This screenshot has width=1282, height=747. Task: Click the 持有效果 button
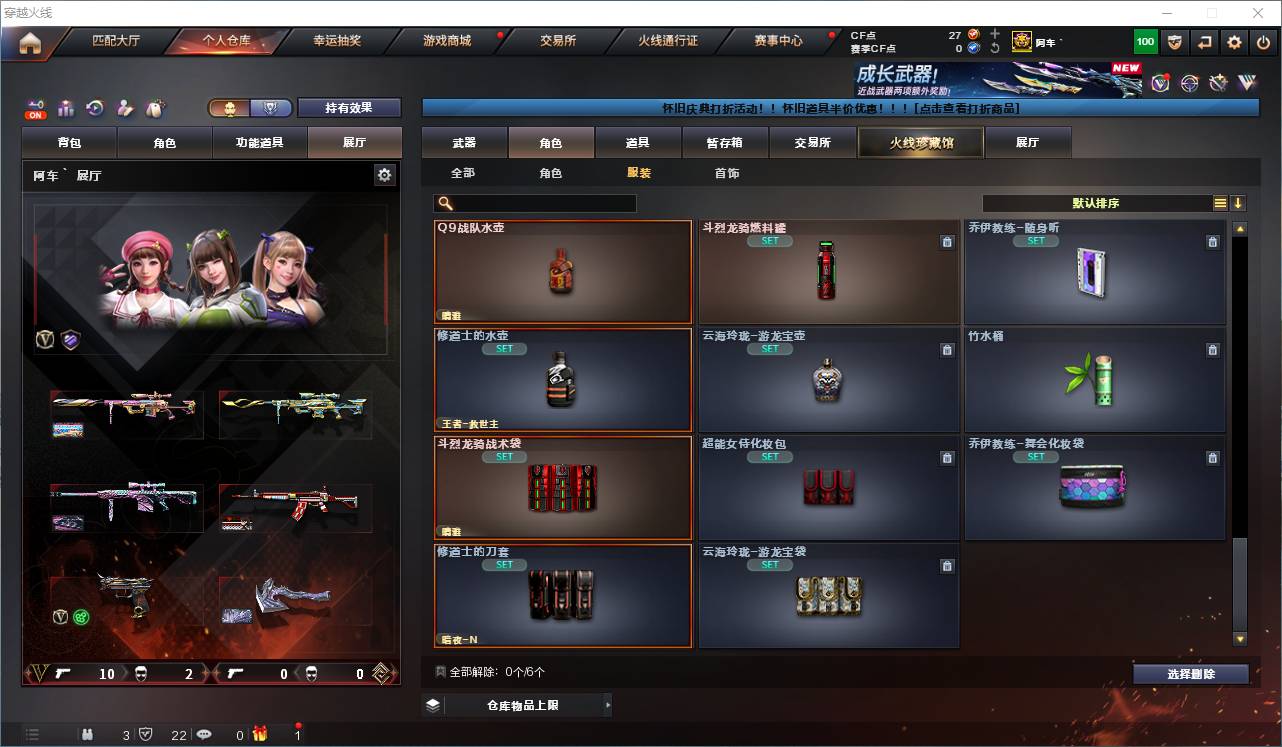point(348,106)
